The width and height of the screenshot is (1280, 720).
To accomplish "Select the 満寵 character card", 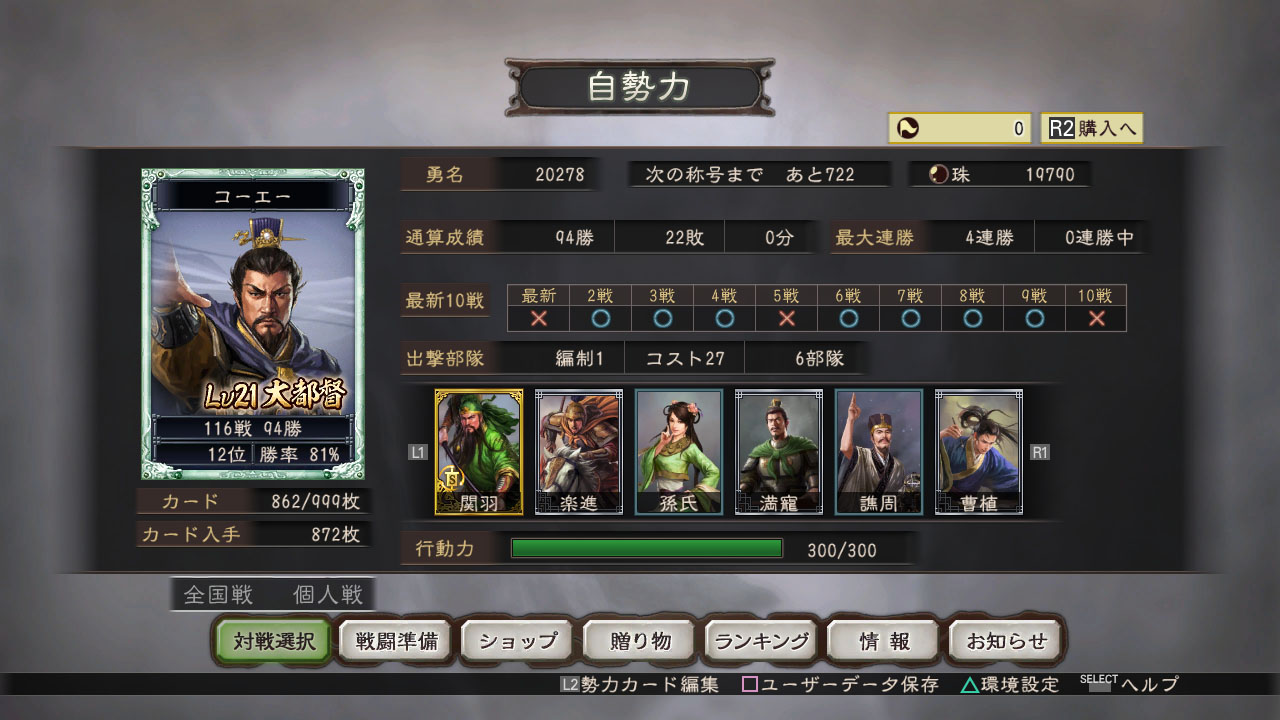I will (779, 450).
